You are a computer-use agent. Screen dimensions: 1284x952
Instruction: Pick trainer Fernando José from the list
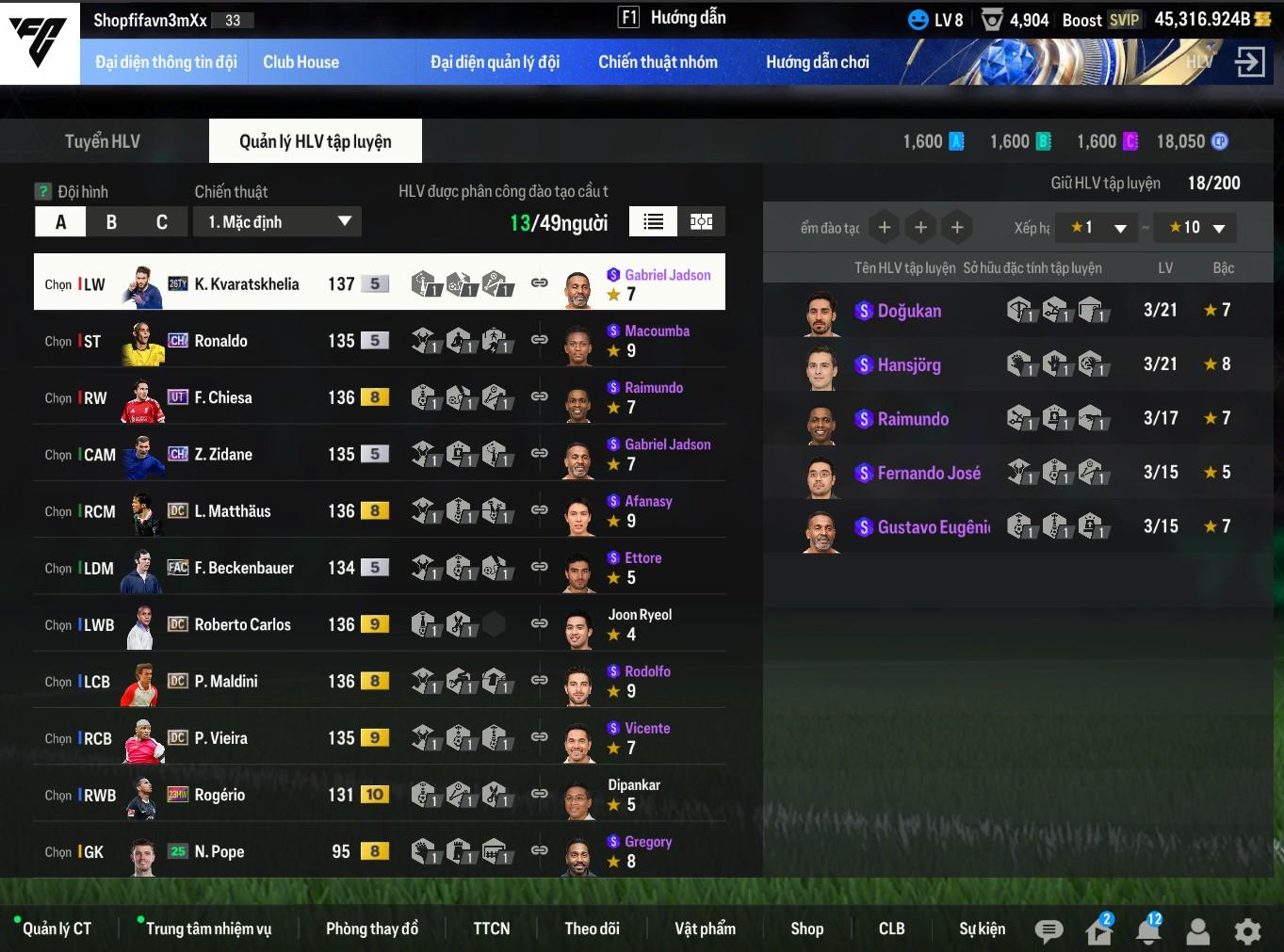click(x=928, y=473)
